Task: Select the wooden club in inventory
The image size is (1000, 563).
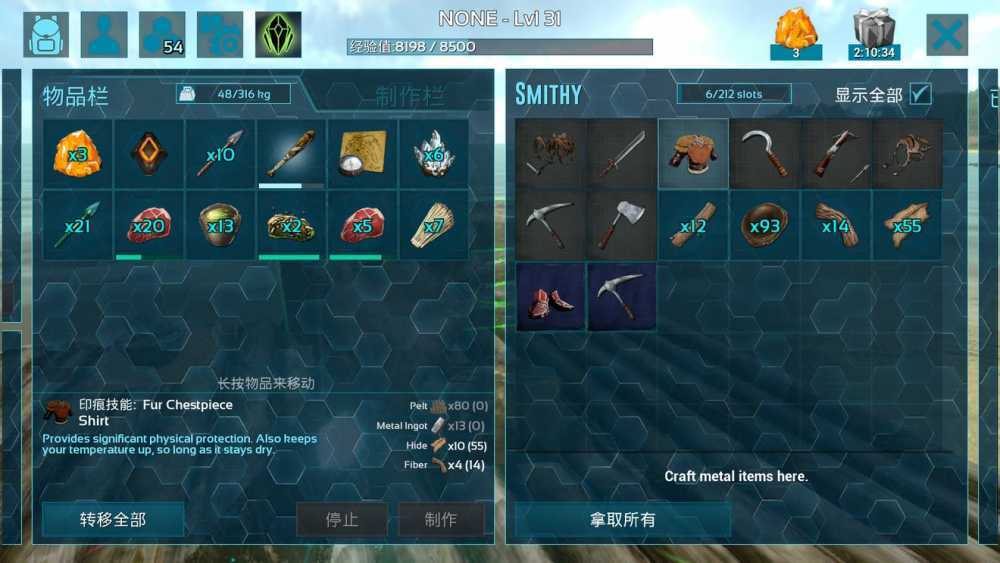Action: [x=291, y=154]
